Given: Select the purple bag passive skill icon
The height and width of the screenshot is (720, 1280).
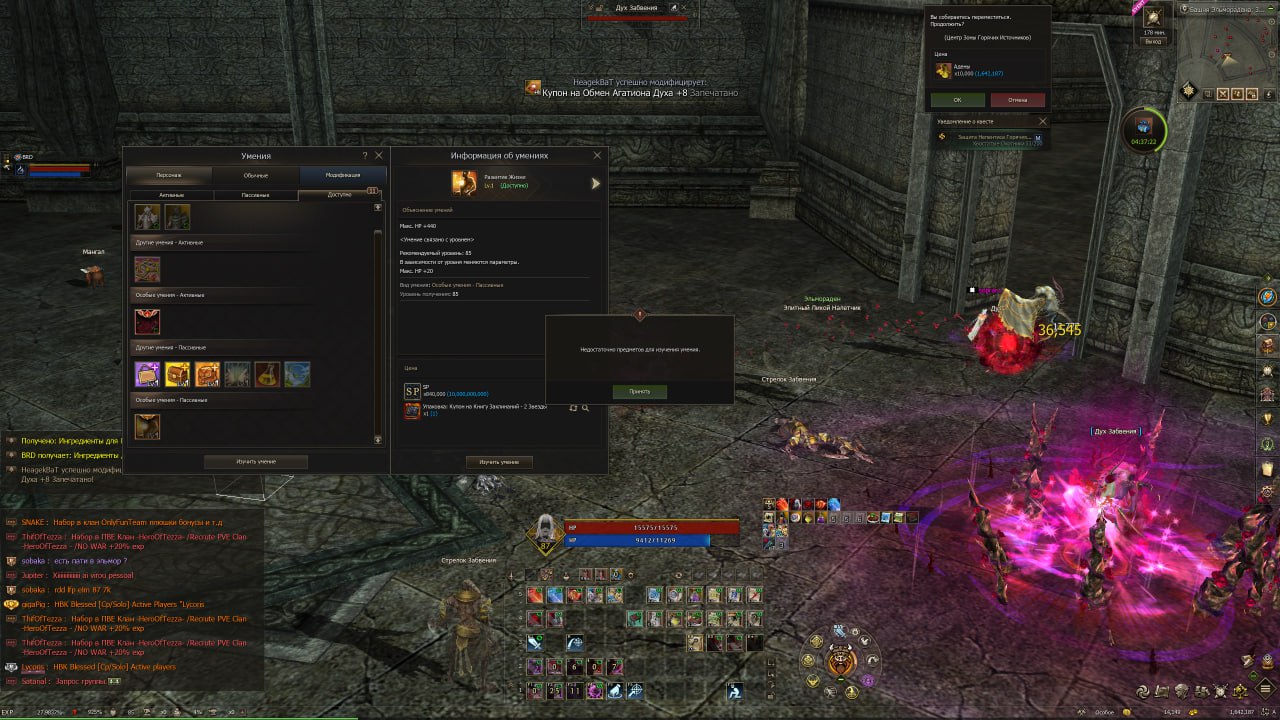Looking at the screenshot, I should click(147, 374).
